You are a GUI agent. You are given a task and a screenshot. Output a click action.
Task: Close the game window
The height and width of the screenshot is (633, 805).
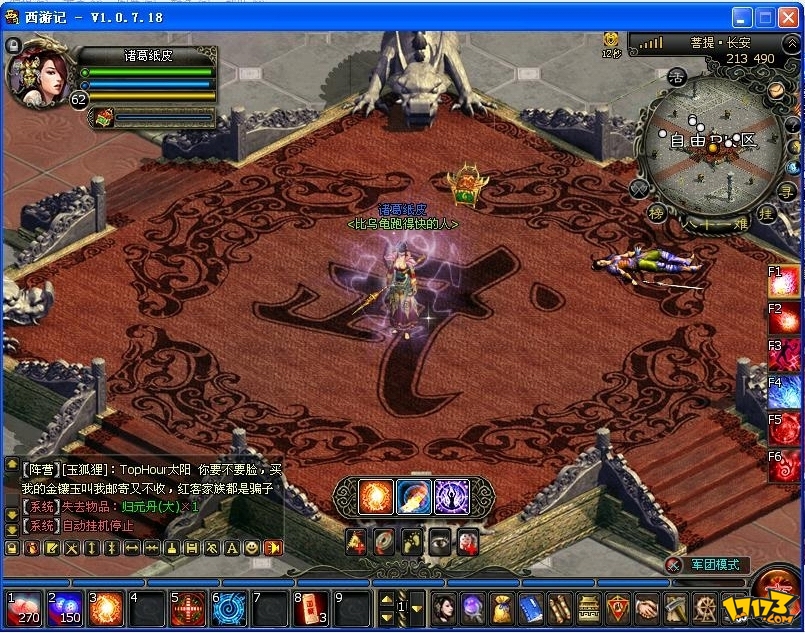click(787, 17)
